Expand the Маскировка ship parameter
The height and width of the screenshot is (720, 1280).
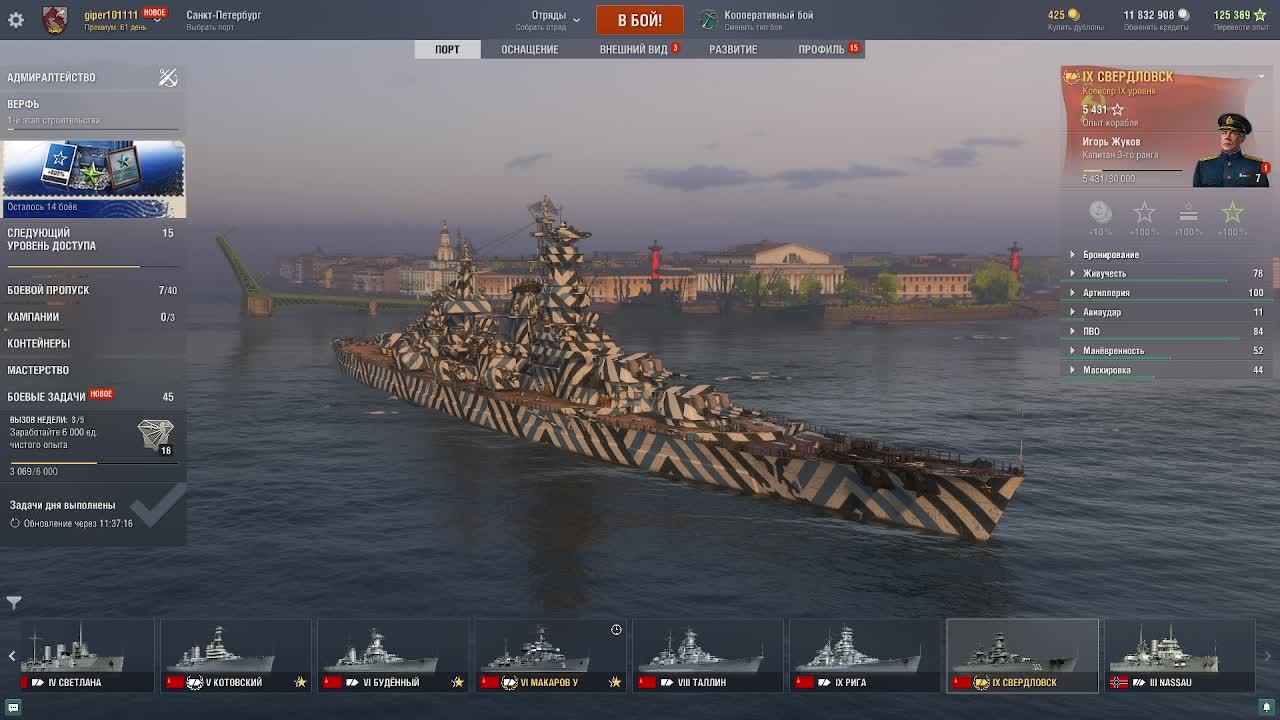pos(1106,370)
